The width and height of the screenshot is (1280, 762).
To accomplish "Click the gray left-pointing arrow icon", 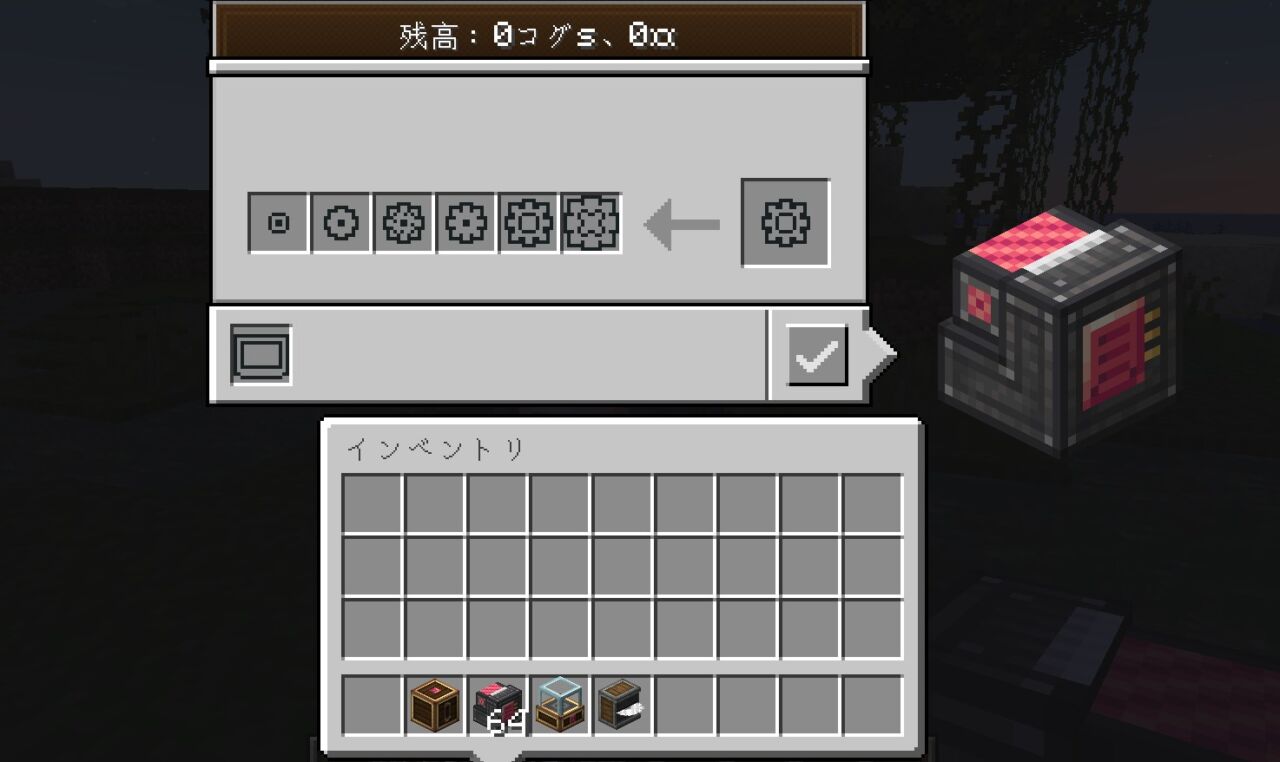I will 678,222.
